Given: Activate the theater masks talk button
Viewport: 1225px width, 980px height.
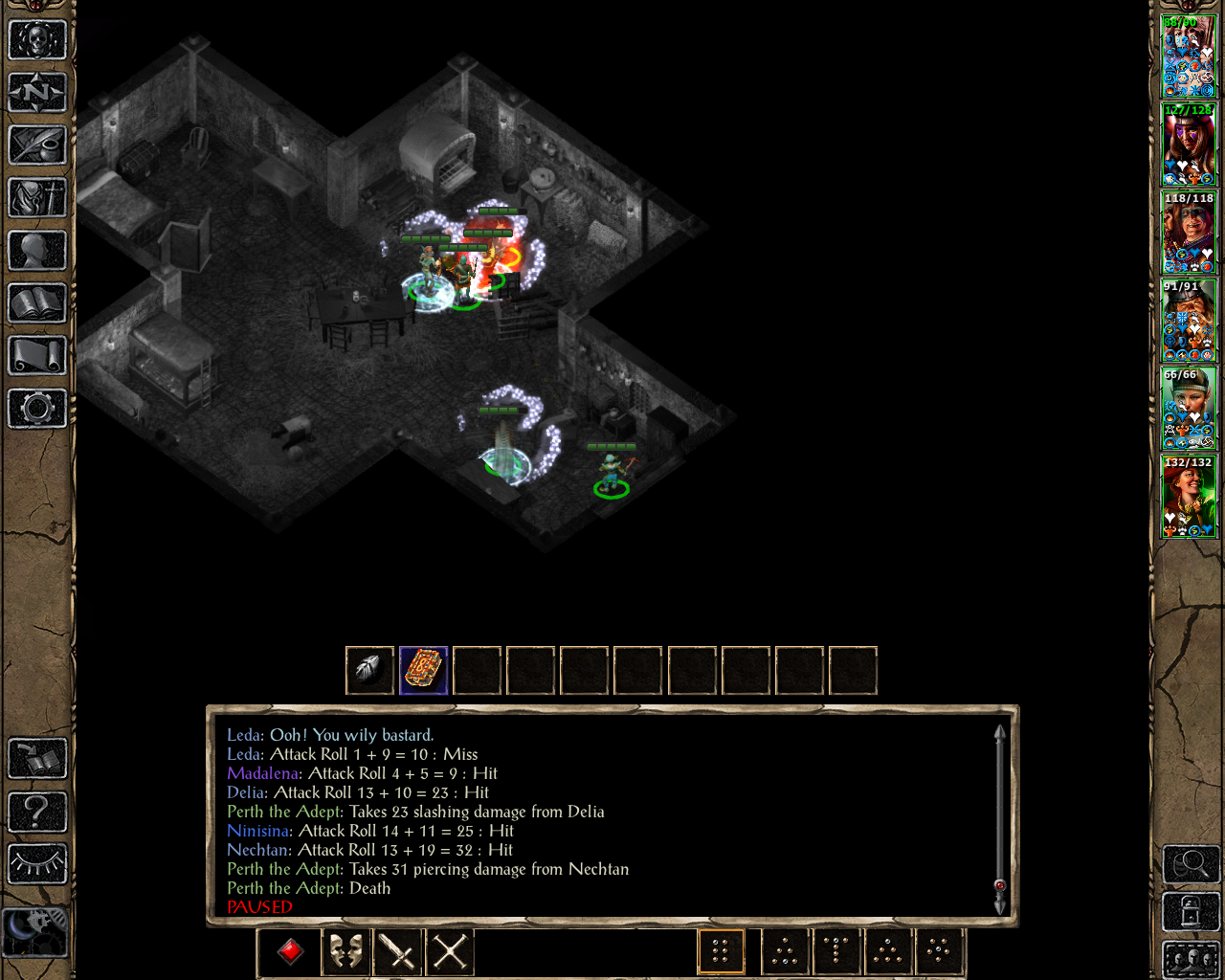Looking at the screenshot, I should pos(345,951).
